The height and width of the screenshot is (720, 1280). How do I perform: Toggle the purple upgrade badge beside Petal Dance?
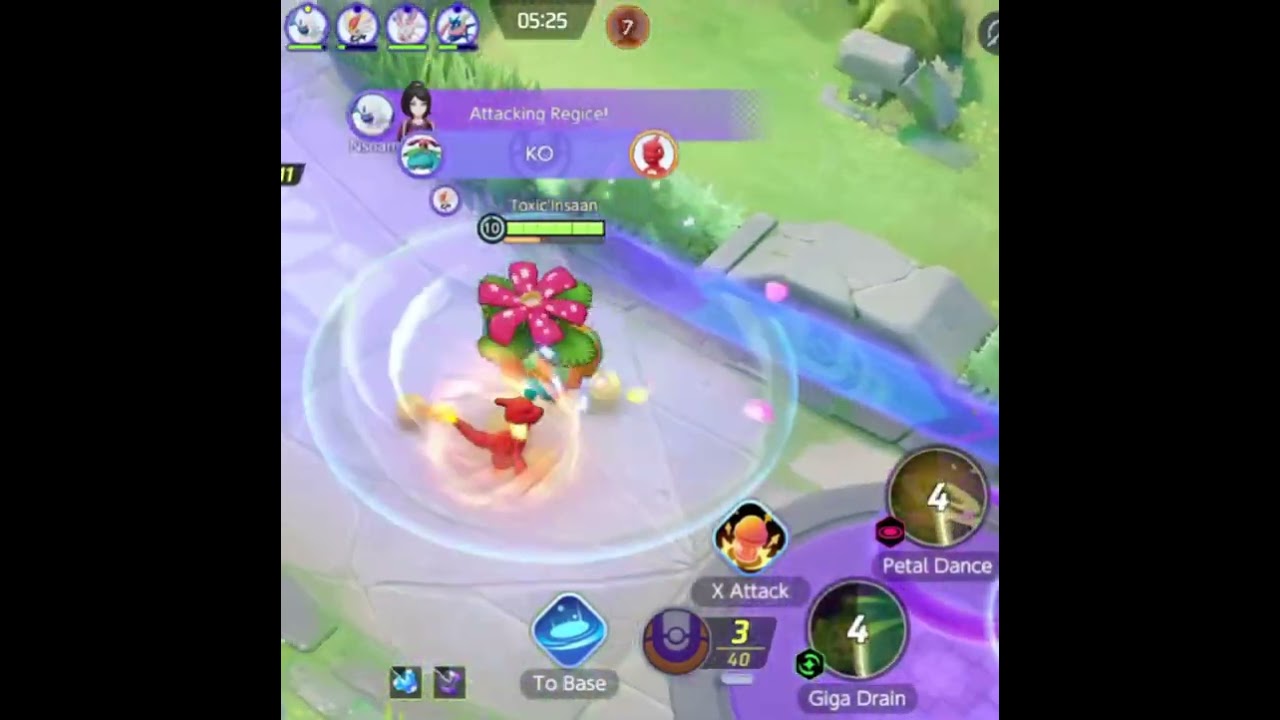pos(890,533)
